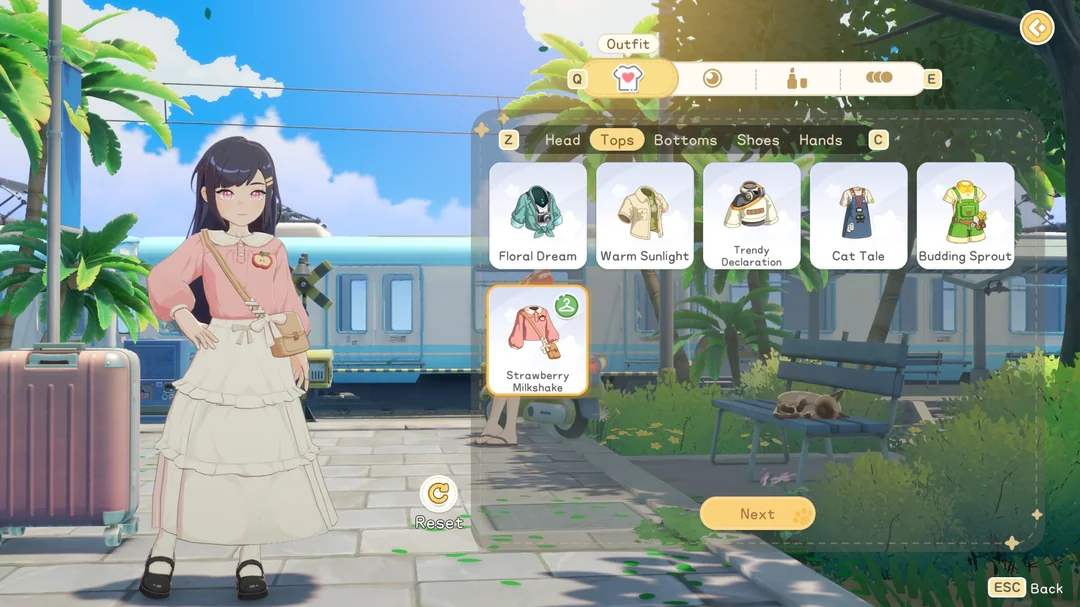This screenshot has height=607, width=1080.
Task: Open the makeup lipstick section
Action: coord(796,79)
